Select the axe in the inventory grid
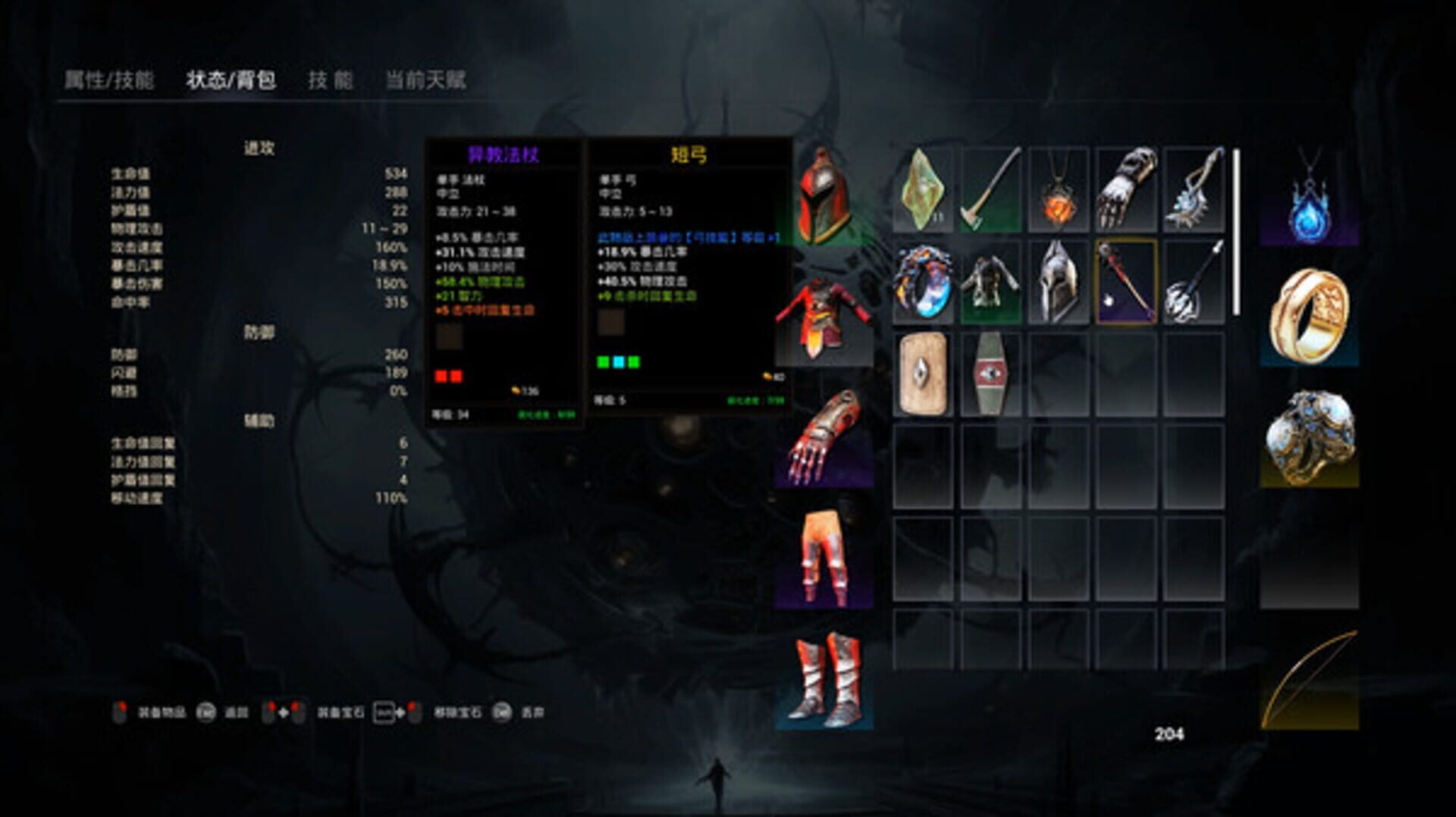 (991, 189)
